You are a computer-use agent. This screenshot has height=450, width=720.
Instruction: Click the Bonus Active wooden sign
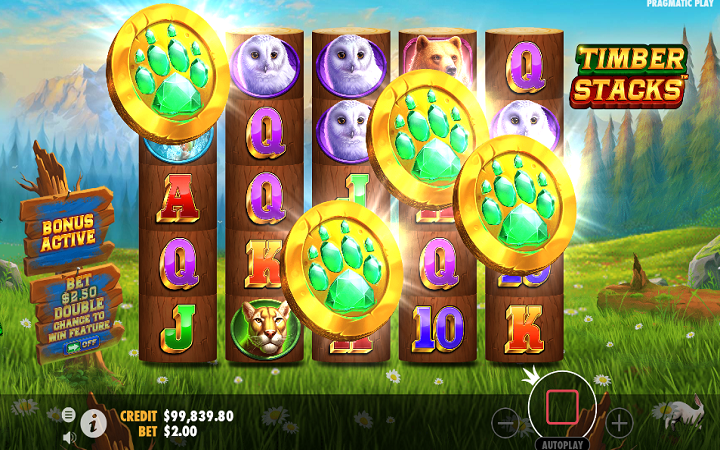(68, 232)
